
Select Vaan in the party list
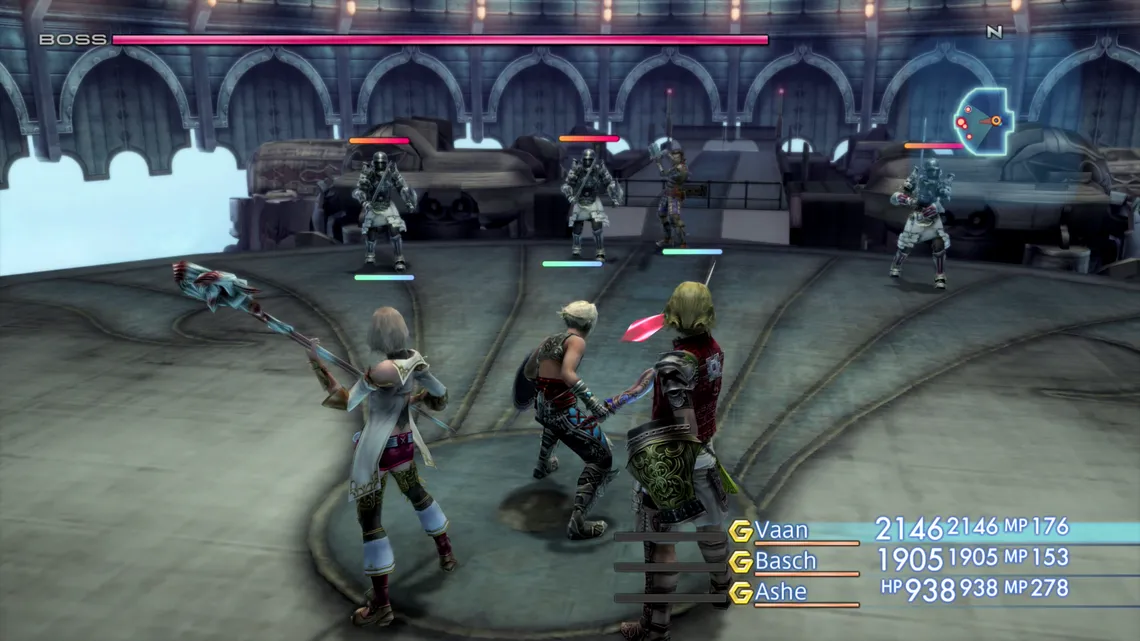click(x=781, y=530)
